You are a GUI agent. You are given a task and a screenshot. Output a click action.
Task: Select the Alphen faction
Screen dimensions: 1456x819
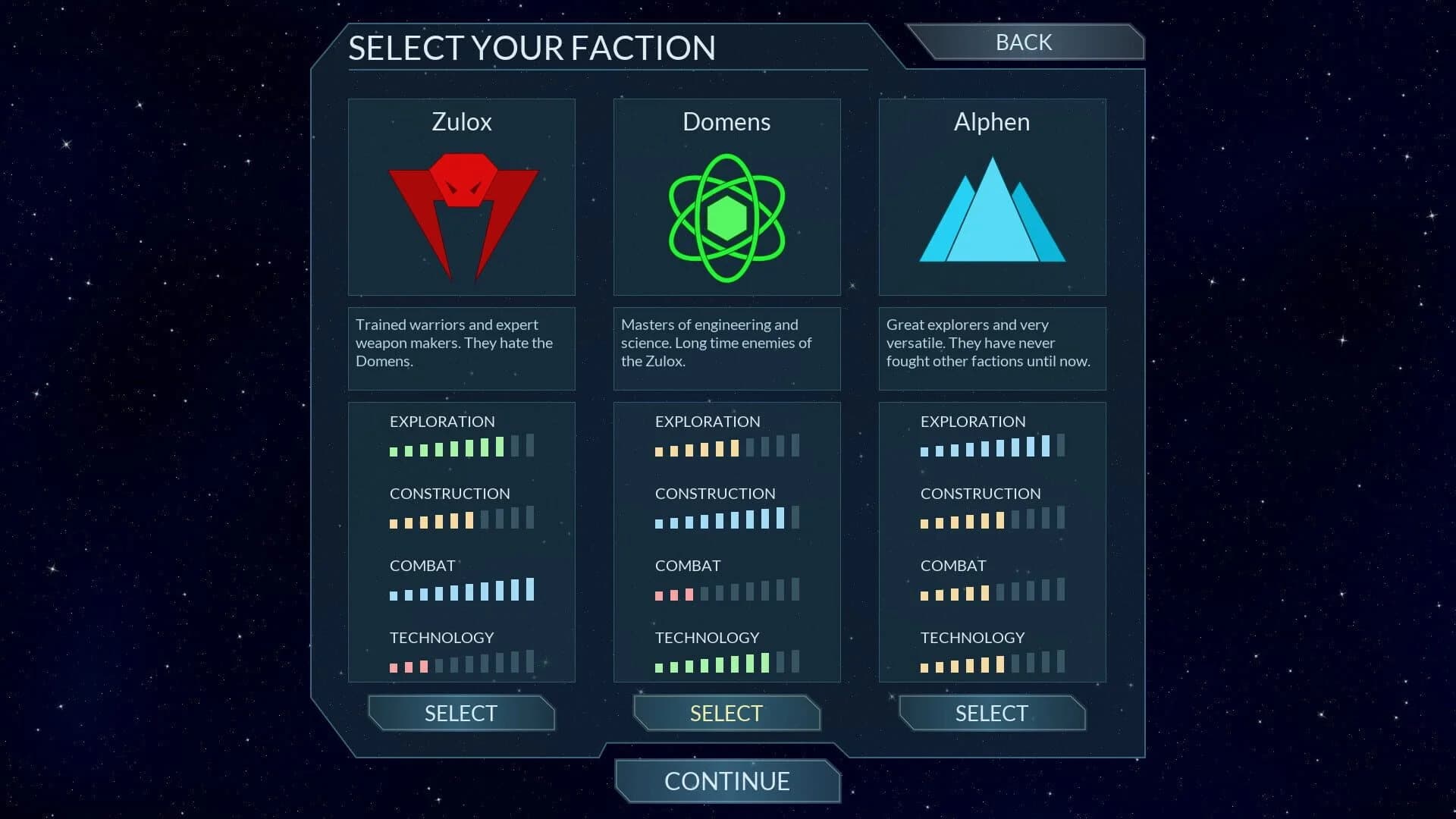[991, 713]
